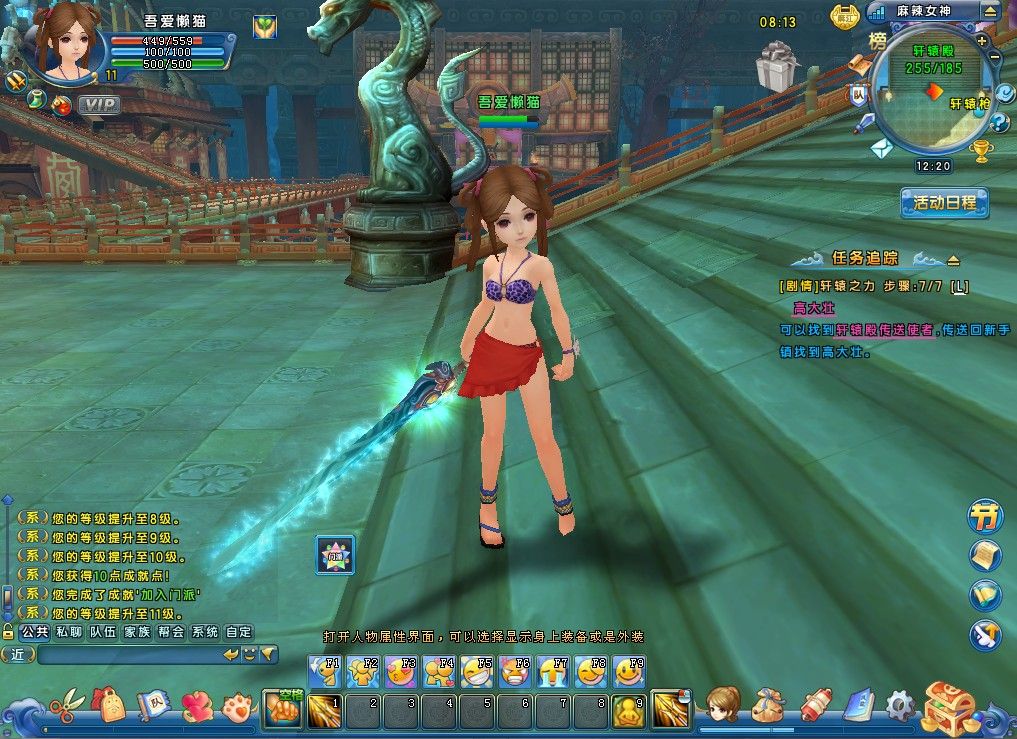Click the gold trophy icon beside minimap

(x=982, y=150)
